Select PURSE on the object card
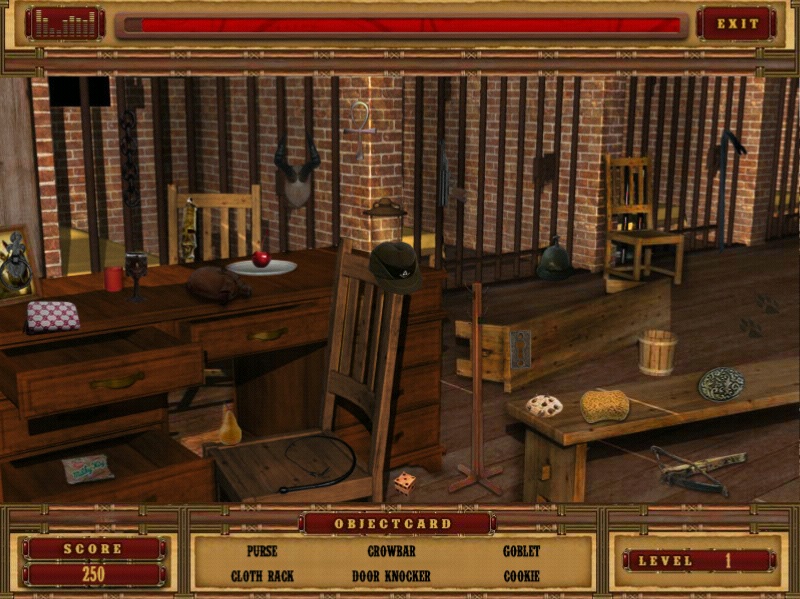Screen dimensions: 800x599 click(261, 551)
